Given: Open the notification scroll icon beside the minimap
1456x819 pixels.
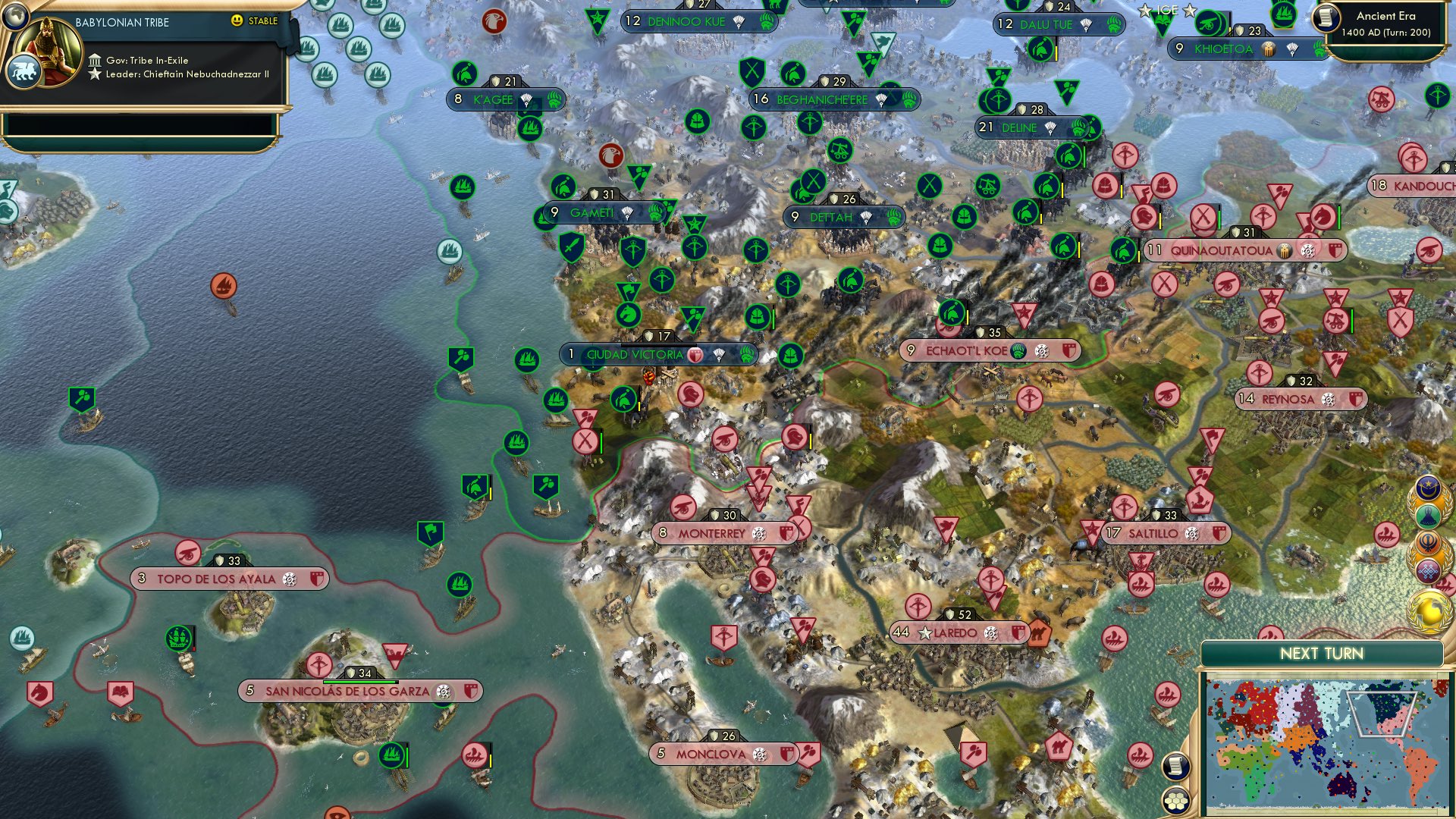Looking at the screenshot, I should pos(1175,766).
